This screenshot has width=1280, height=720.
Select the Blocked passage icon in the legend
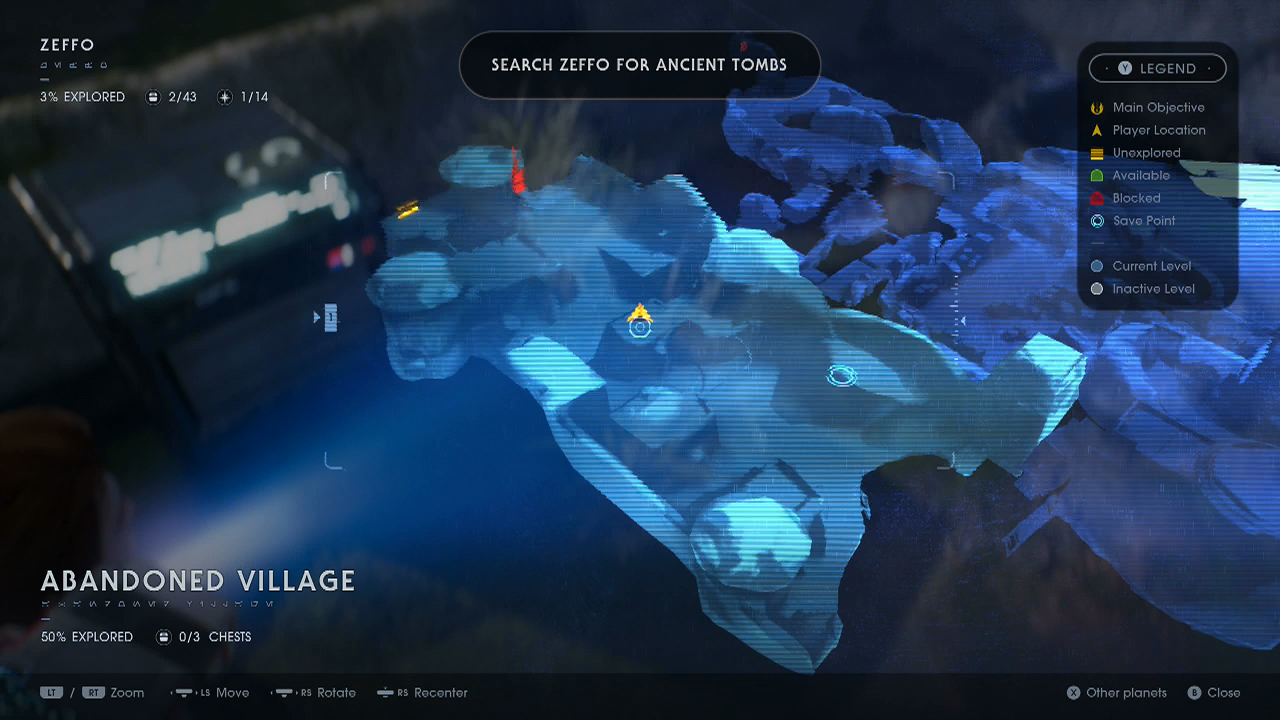tap(1097, 198)
